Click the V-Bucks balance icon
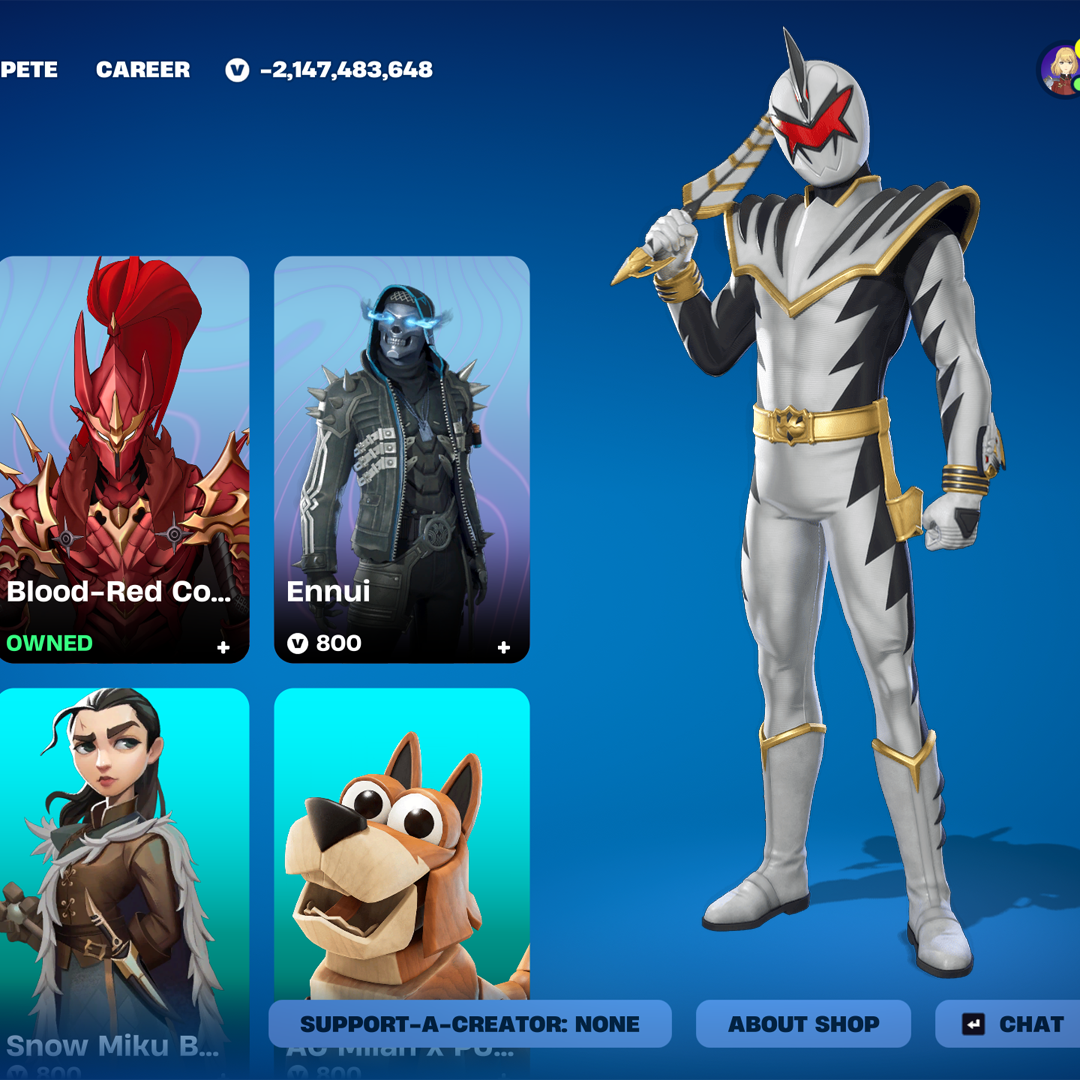This screenshot has height=1080, width=1080. tap(237, 70)
